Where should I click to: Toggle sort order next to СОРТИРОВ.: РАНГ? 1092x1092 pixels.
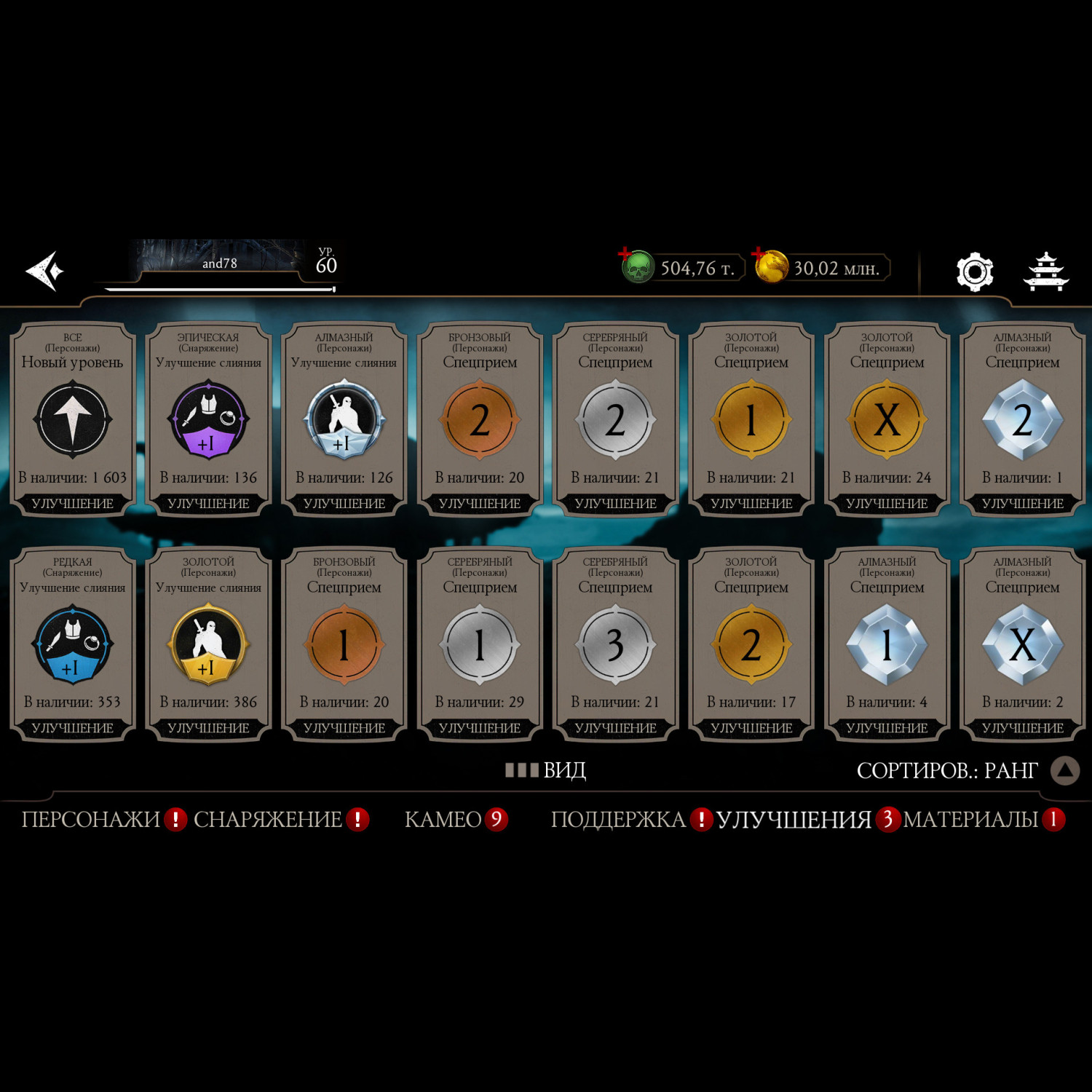coord(1064,770)
